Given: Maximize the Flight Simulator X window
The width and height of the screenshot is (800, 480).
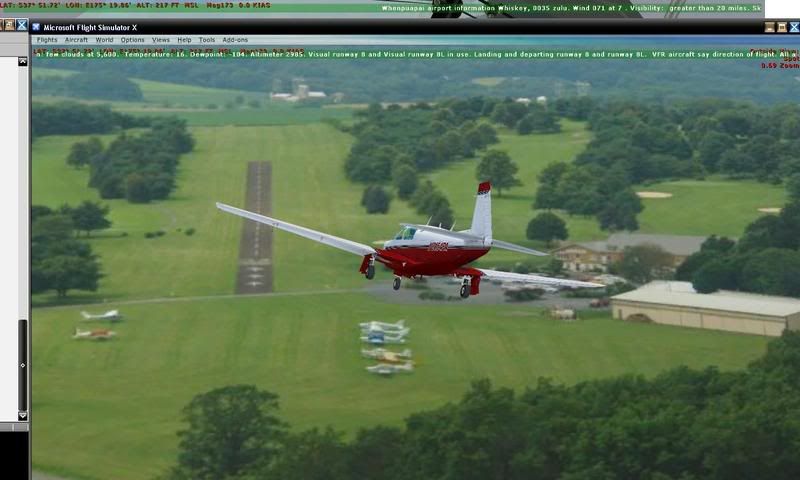Looking at the screenshot, I should 781,27.
